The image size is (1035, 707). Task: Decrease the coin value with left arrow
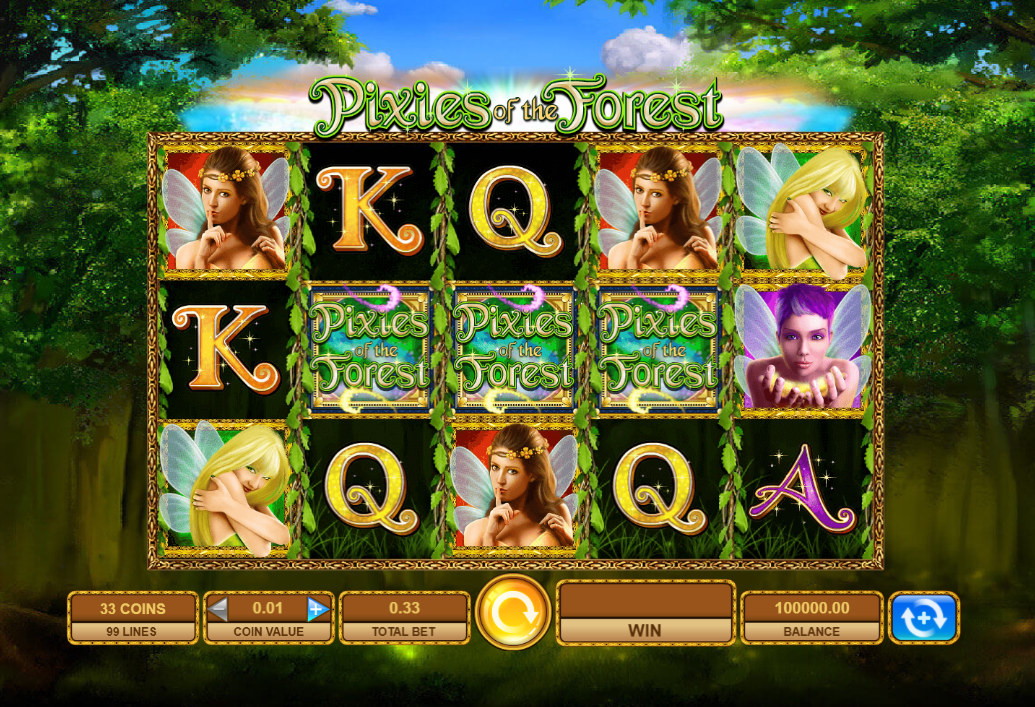pyautogui.click(x=218, y=609)
